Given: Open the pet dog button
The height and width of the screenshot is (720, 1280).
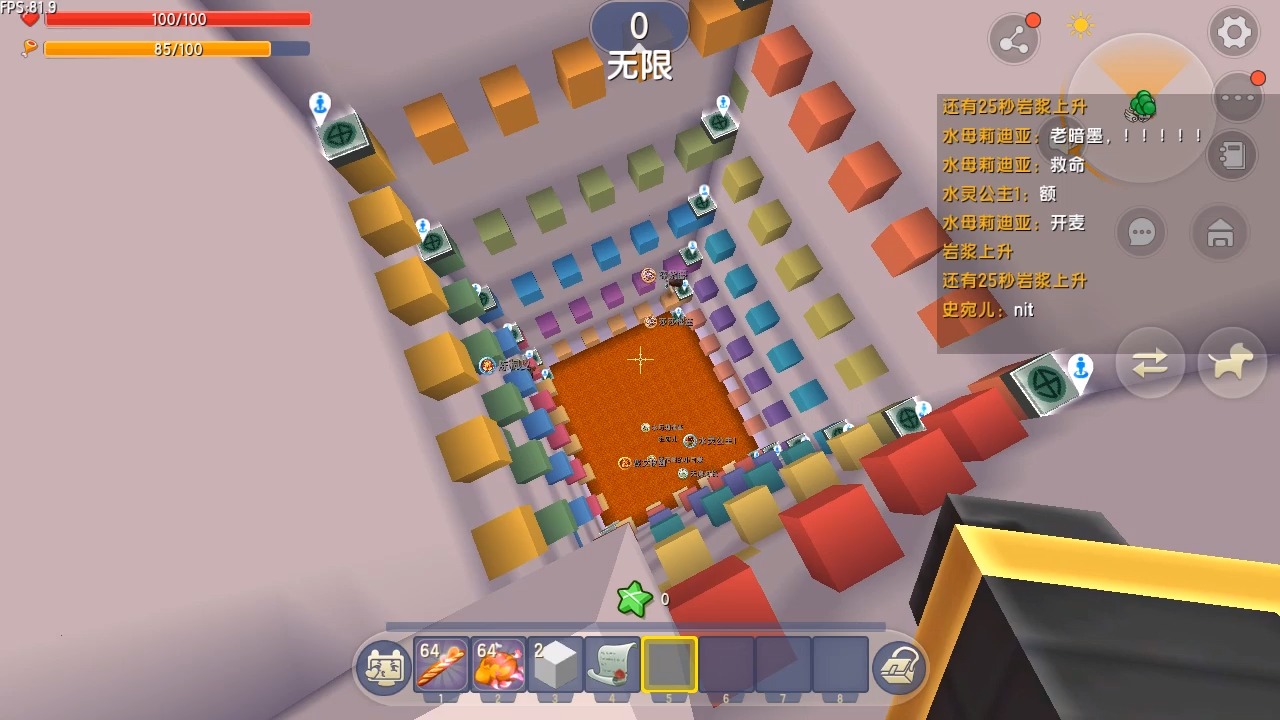Looking at the screenshot, I should [1232, 363].
